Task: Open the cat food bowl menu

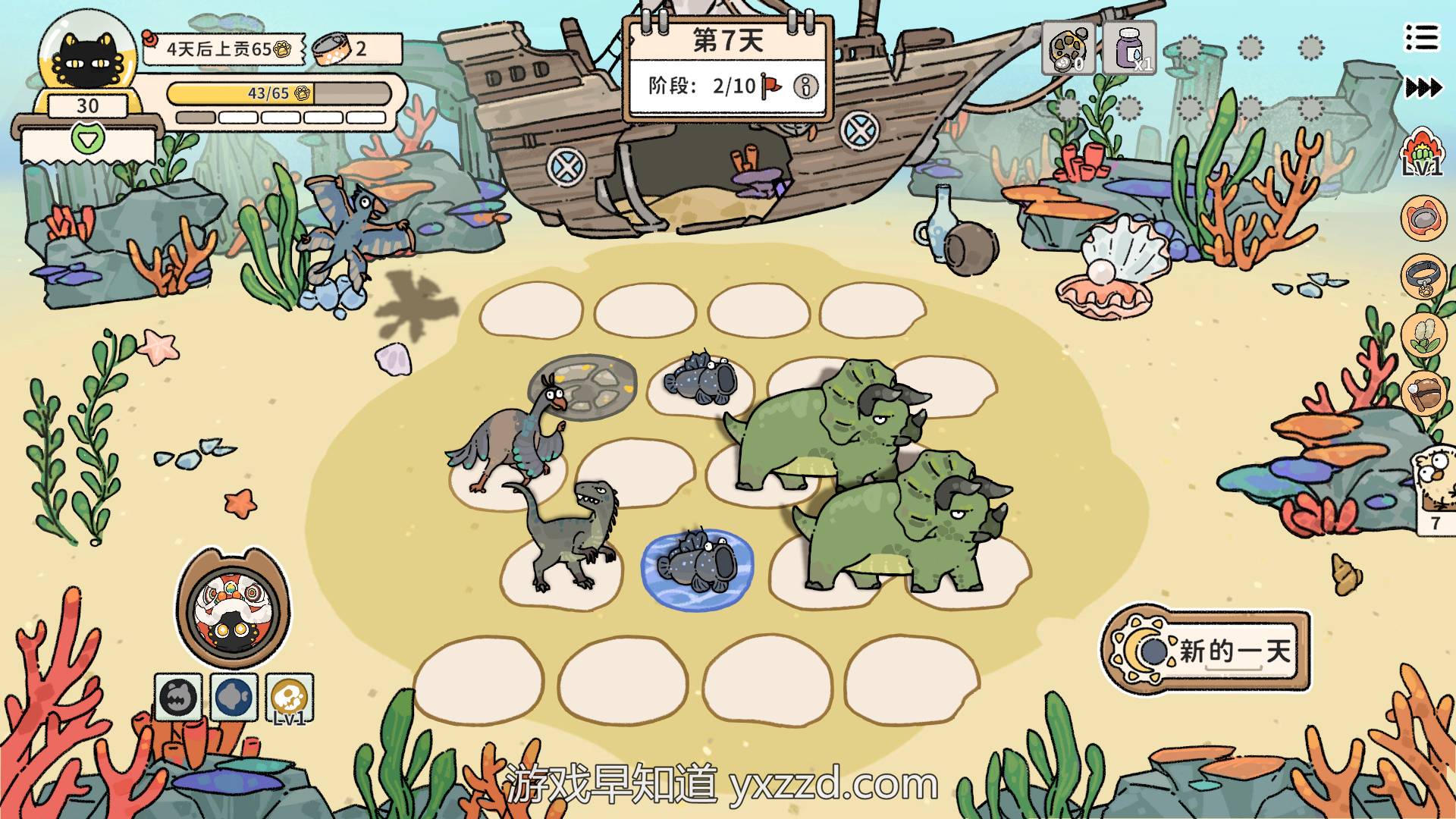Action: coord(1423,218)
